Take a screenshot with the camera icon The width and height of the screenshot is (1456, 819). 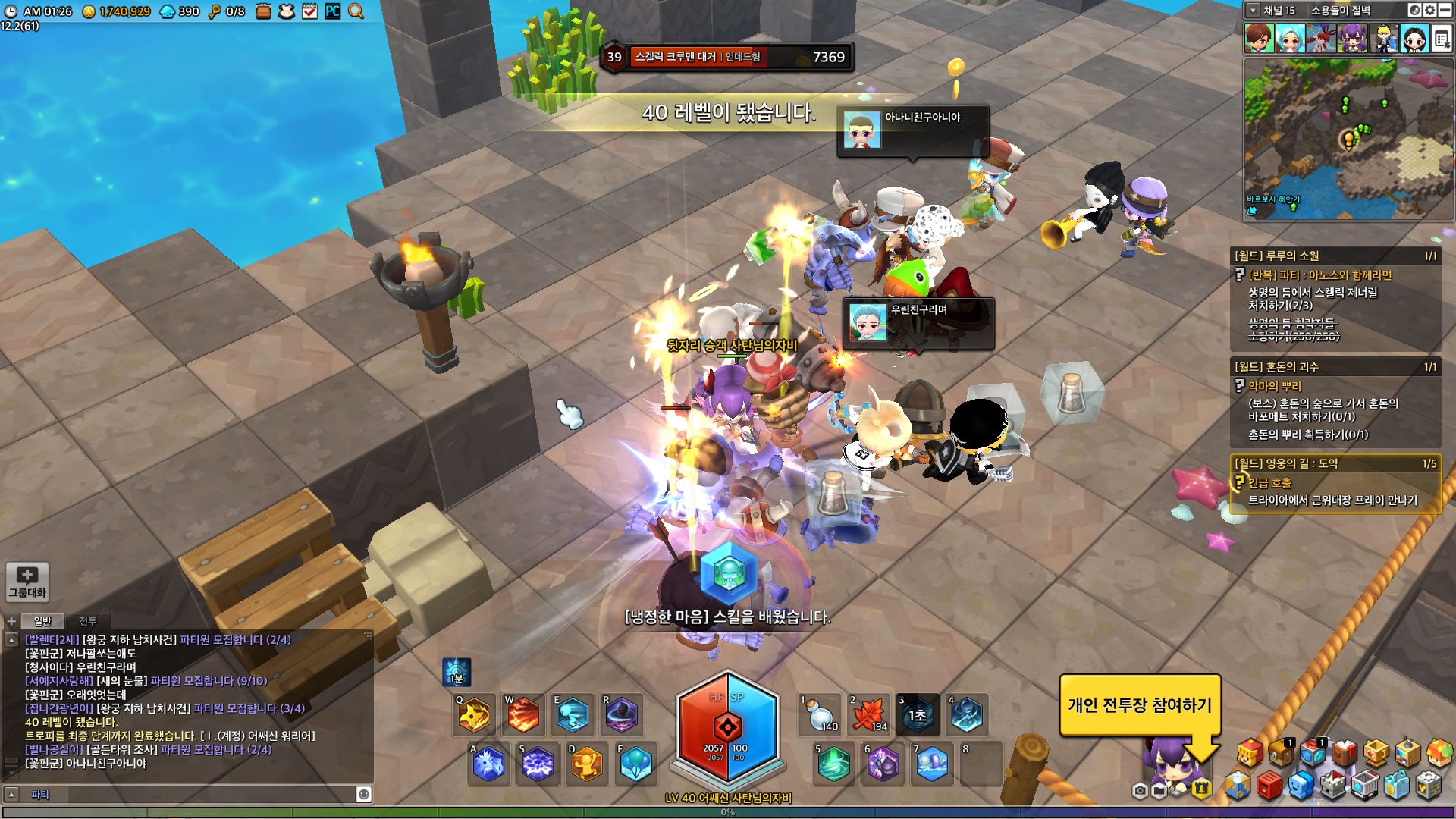1140,791
